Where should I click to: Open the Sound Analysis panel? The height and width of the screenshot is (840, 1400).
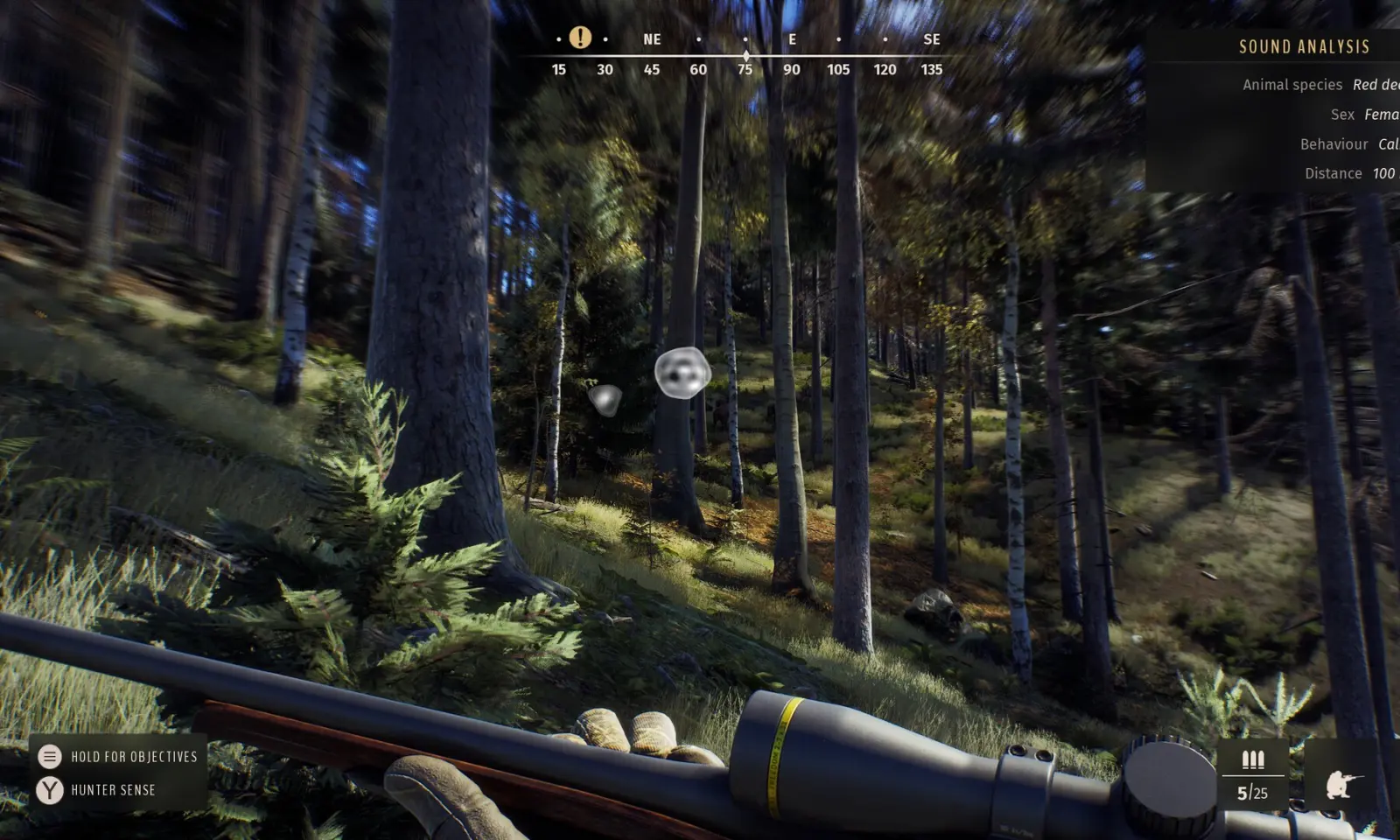[x=1303, y=47]
